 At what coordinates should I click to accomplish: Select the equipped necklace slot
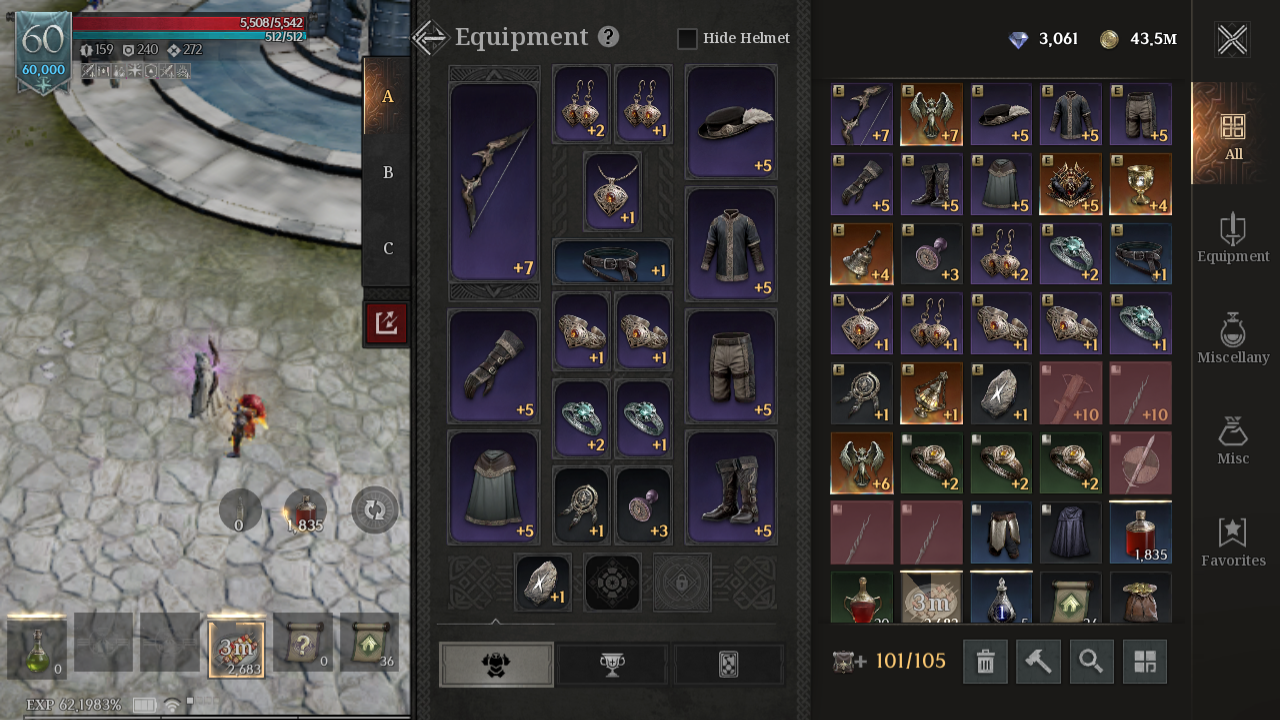pyautogui.click(x=612, y=191)
